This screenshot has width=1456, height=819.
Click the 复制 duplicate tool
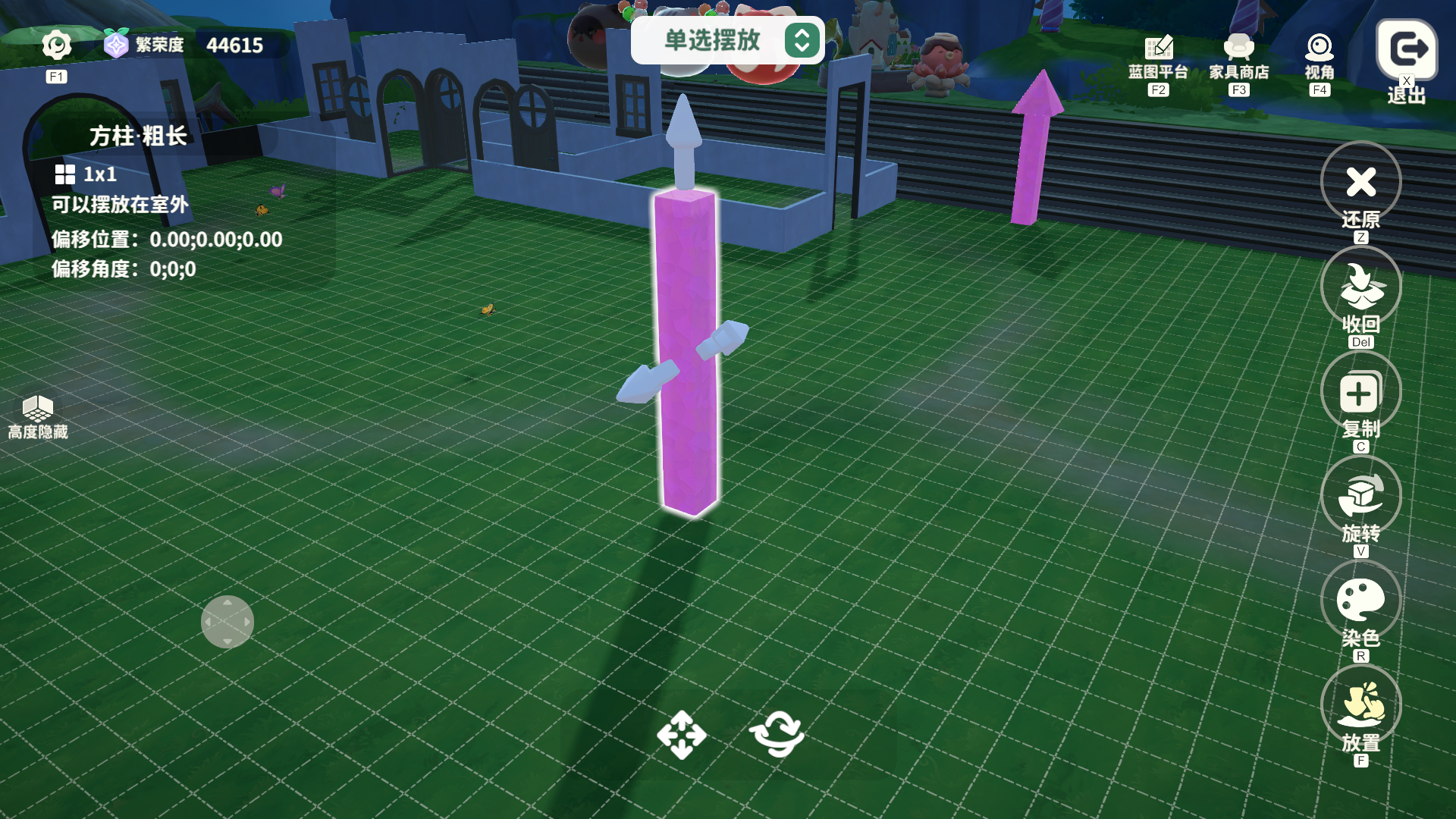1360,391
